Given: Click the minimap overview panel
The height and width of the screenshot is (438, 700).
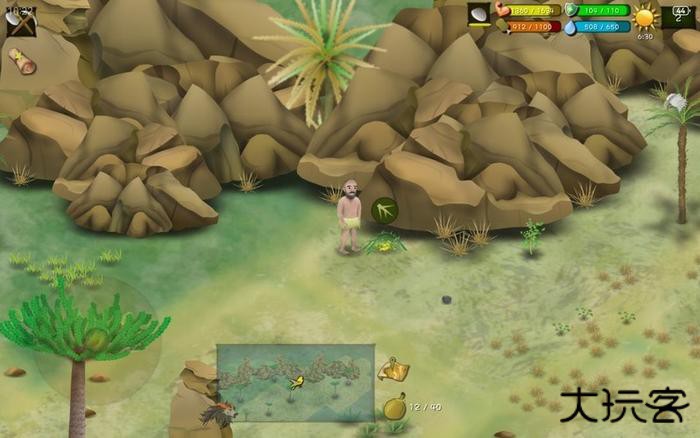Looking at the screenshot, I should (x=295, y=382).
